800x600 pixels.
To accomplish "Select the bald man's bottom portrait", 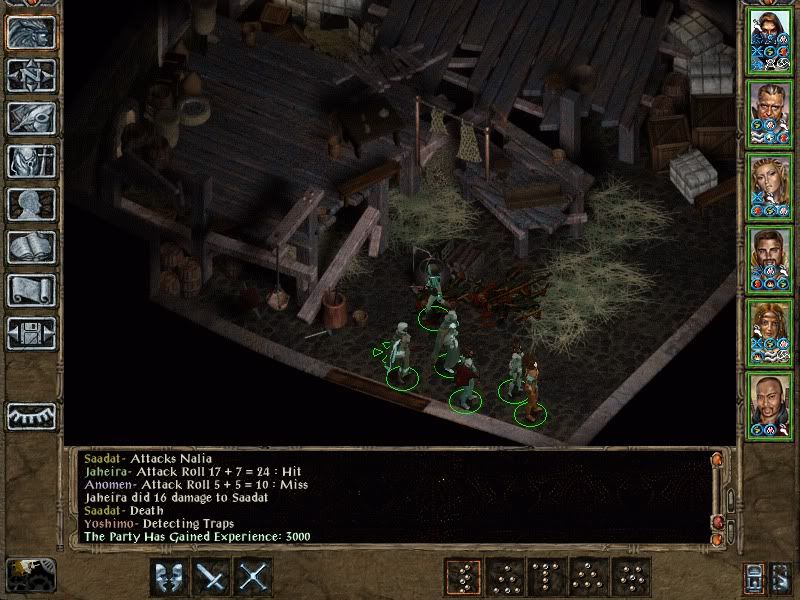I will tap(770, 404).
